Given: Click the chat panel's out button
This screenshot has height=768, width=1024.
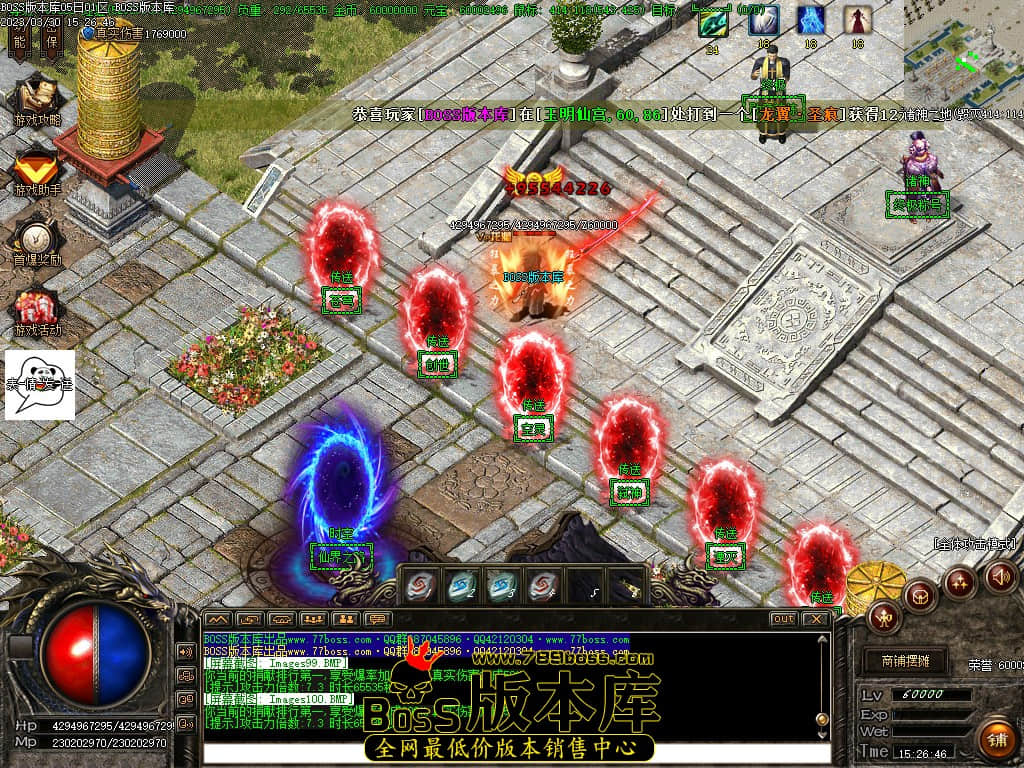Looking at the screenshot, I should click(x=783, y=619).
